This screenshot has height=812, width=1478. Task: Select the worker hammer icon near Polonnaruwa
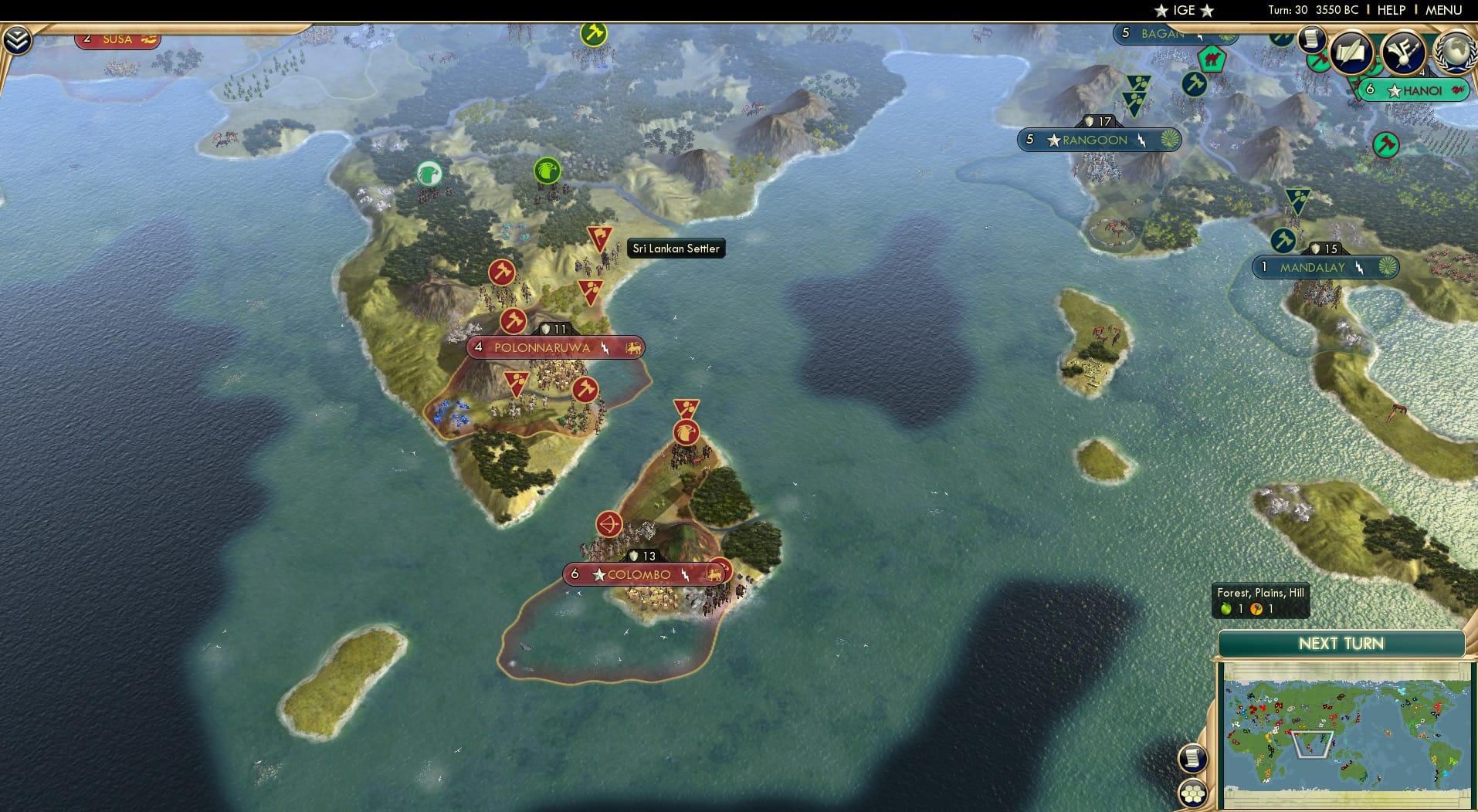513,320
